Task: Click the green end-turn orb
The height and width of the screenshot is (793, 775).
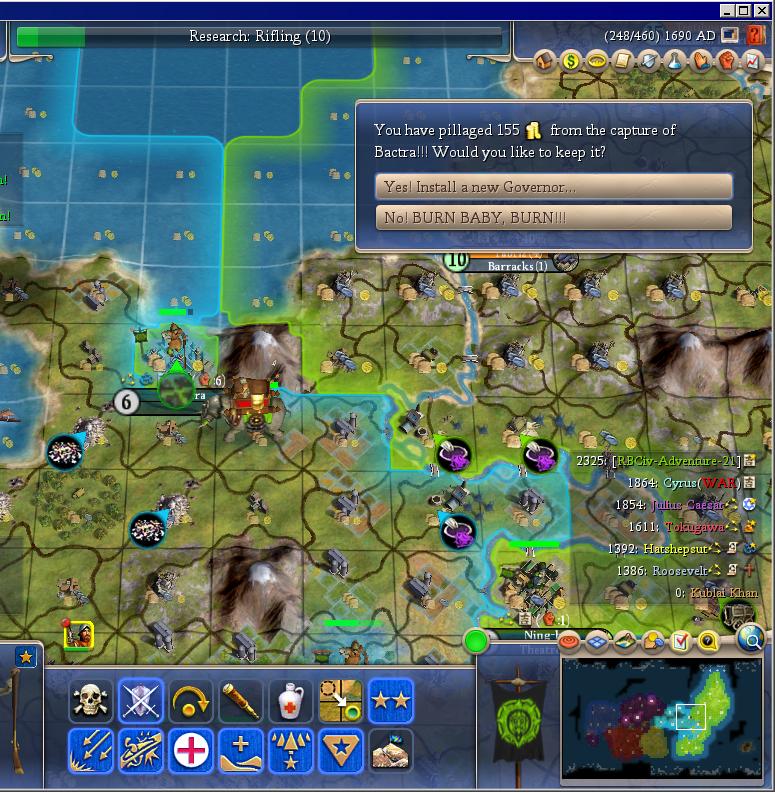Action: click(476, 640)
